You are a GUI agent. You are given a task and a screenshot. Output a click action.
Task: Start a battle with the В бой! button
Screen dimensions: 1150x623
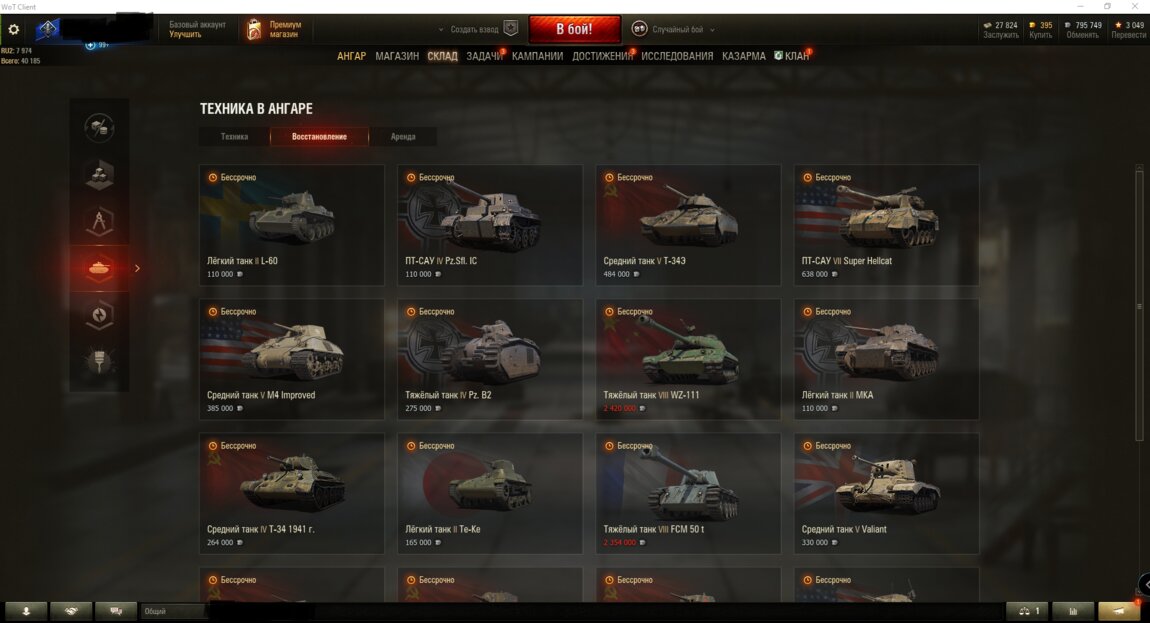(x=574, y=29)
